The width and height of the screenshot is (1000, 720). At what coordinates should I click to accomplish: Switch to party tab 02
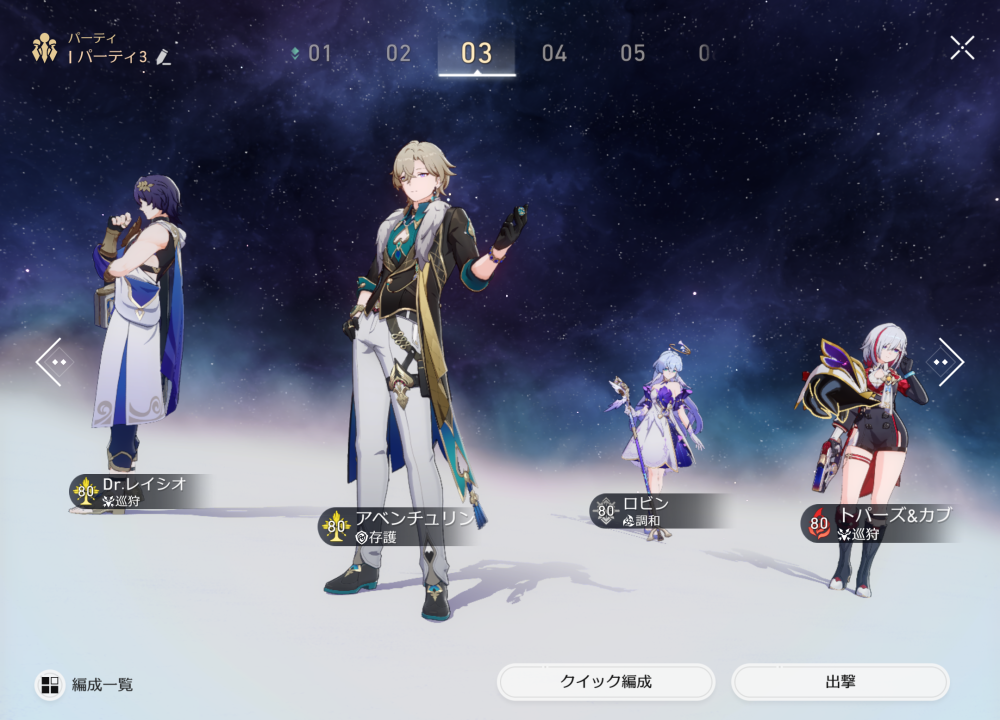(398, 54)
